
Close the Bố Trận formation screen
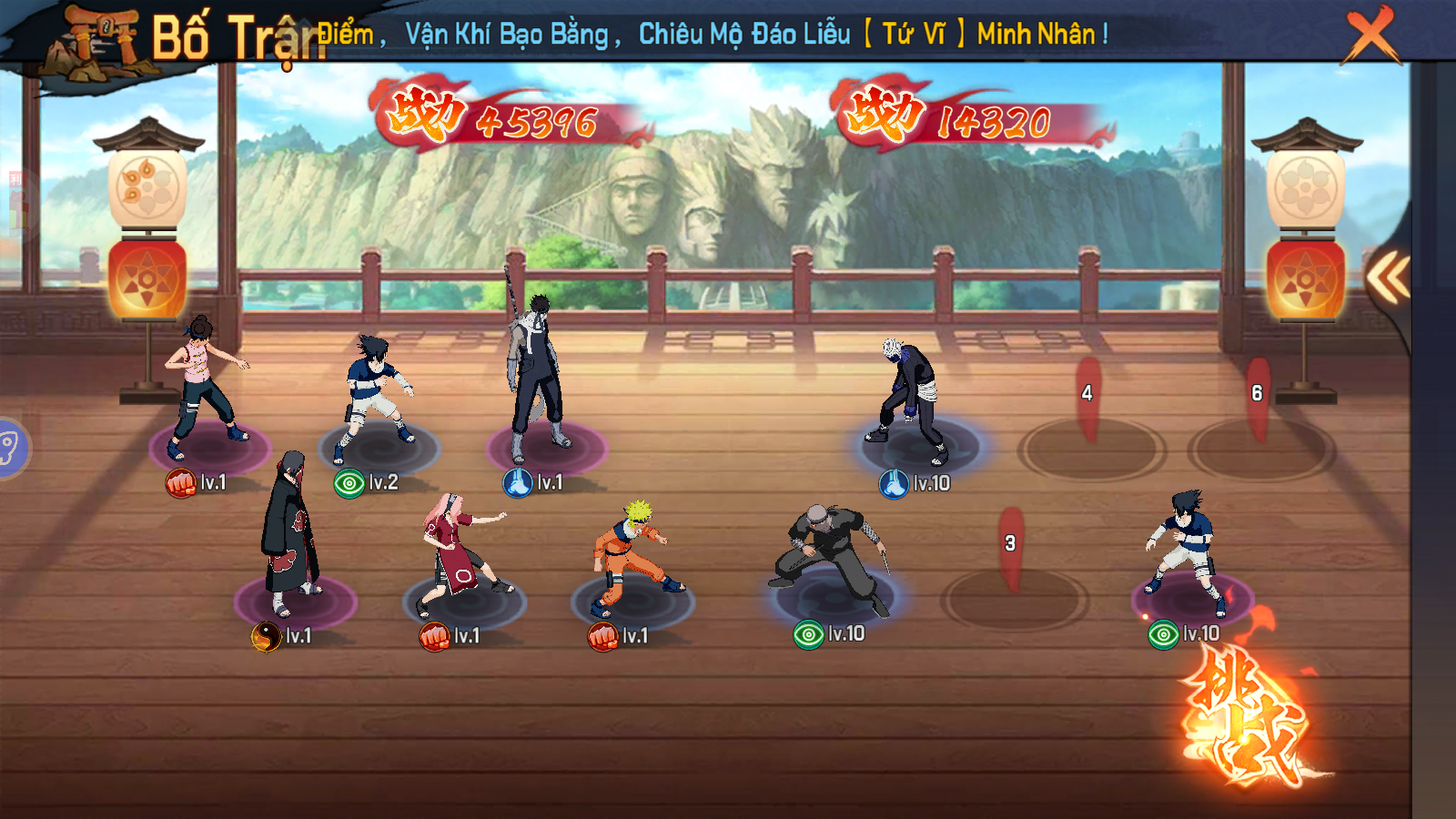pyautogui.click(x=1371, y=34)
